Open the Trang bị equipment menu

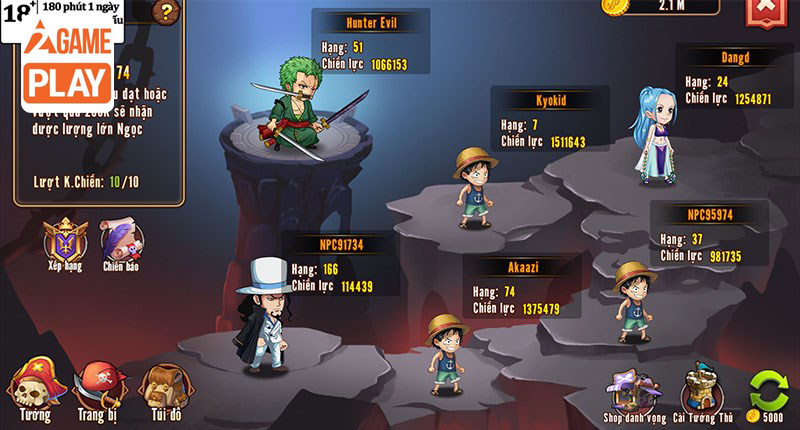99,390
